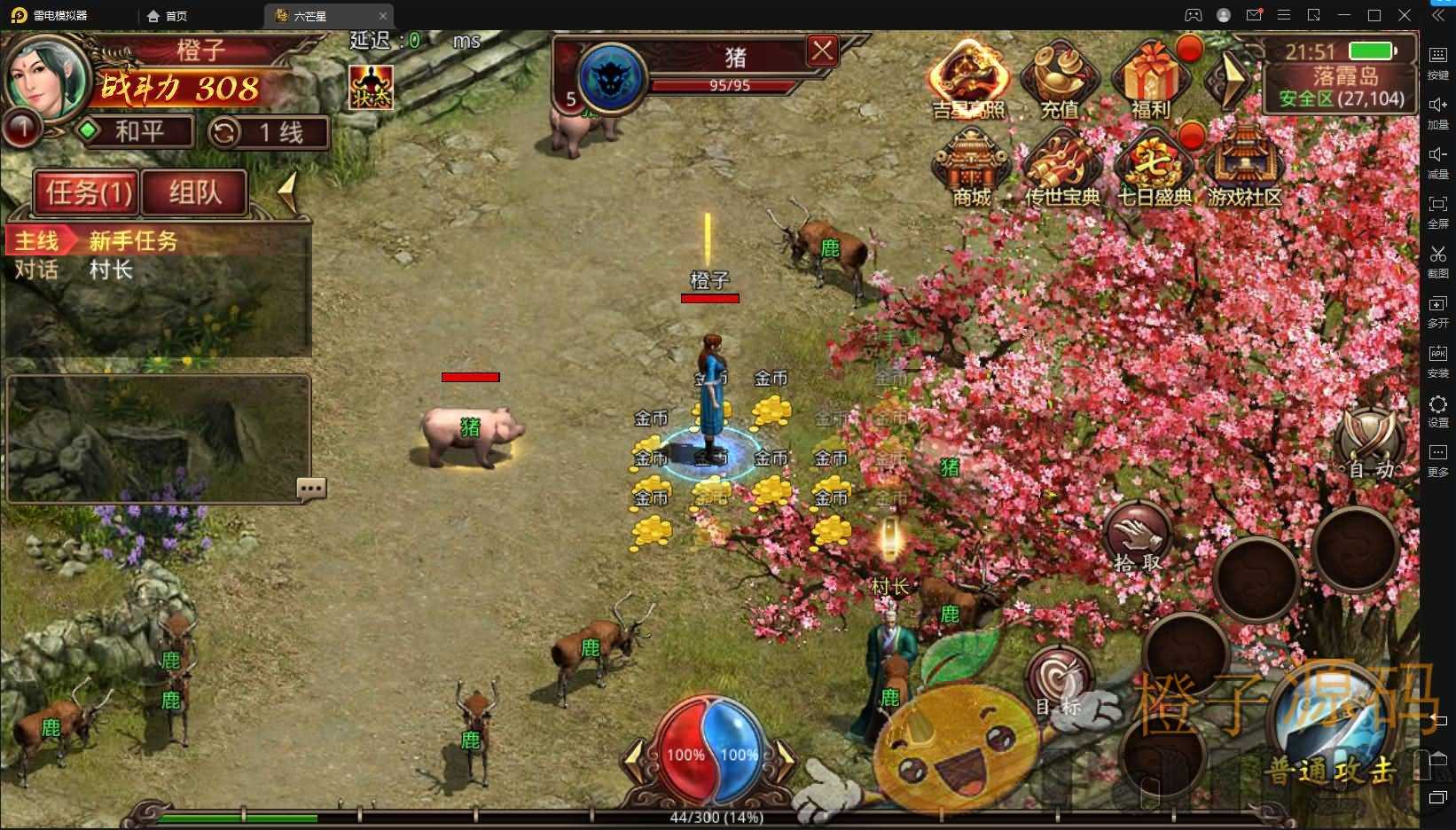The height and width of the screenshot is (830, 1456).
Task: Open the 商城 store
Action: [x=972, y=168]
